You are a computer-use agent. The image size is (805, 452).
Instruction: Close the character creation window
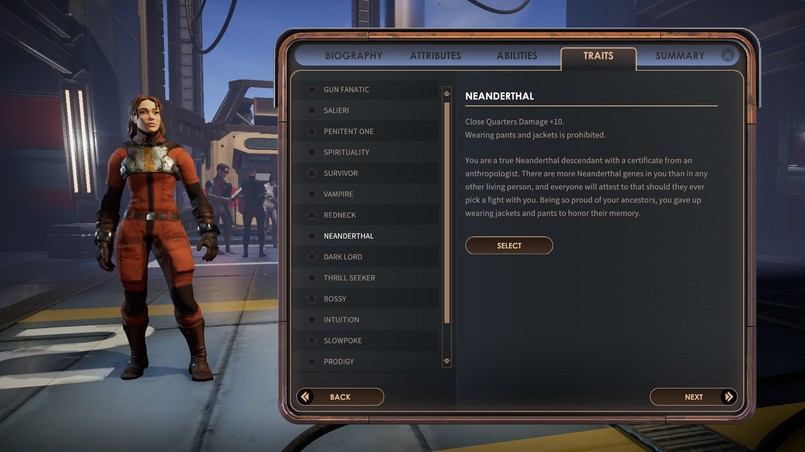pyautogui.click(x=728, y=56)
